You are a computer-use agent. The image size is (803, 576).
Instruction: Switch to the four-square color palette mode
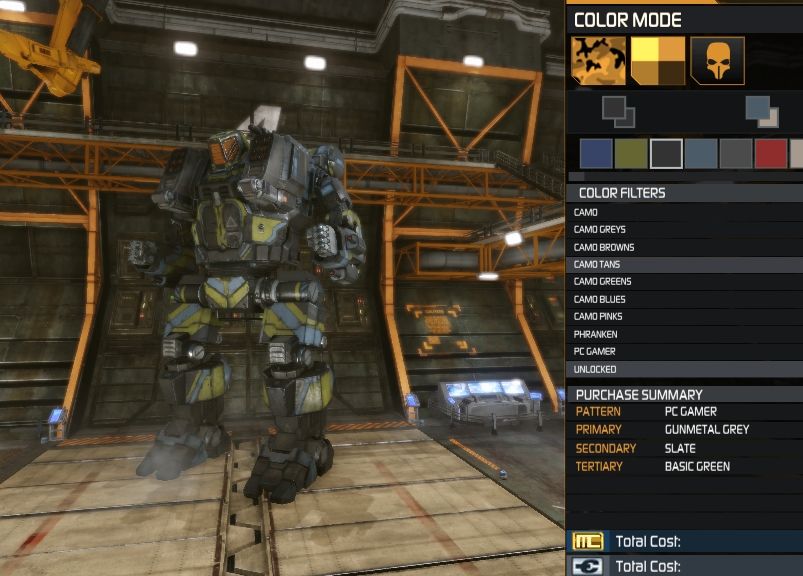[x=657, y=61]
